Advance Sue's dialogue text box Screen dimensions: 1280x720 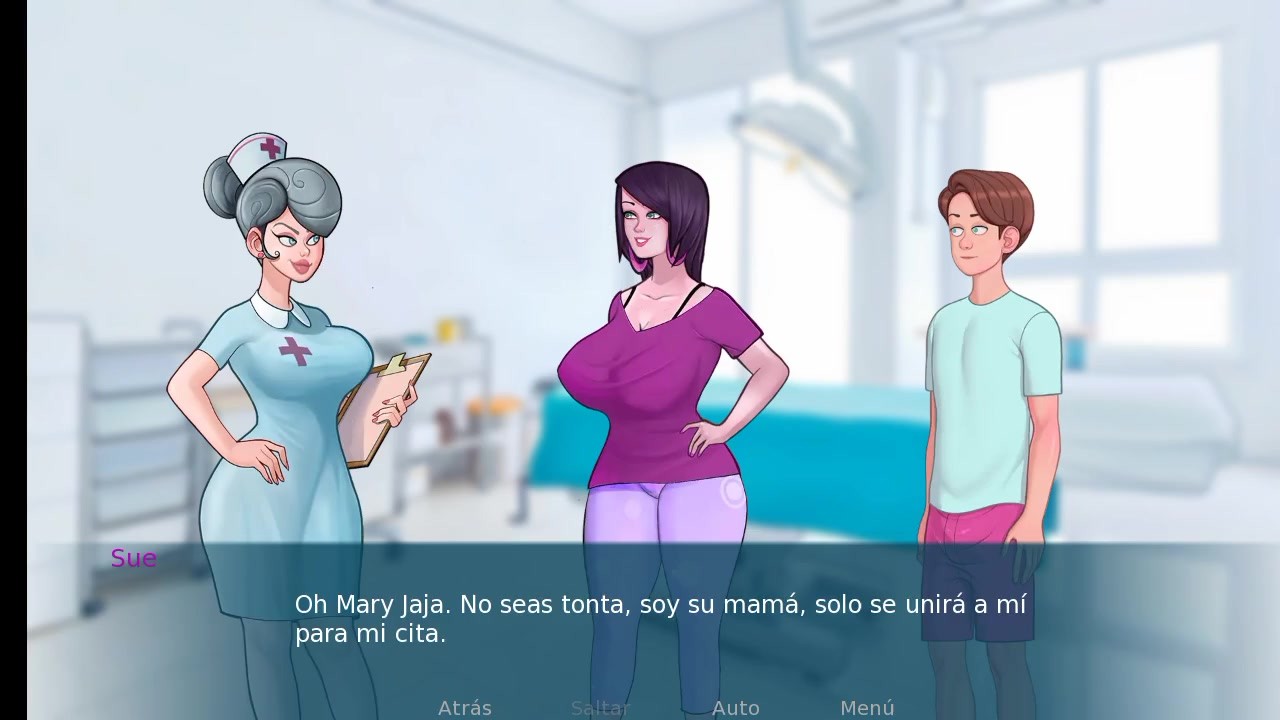pos(660,619)
